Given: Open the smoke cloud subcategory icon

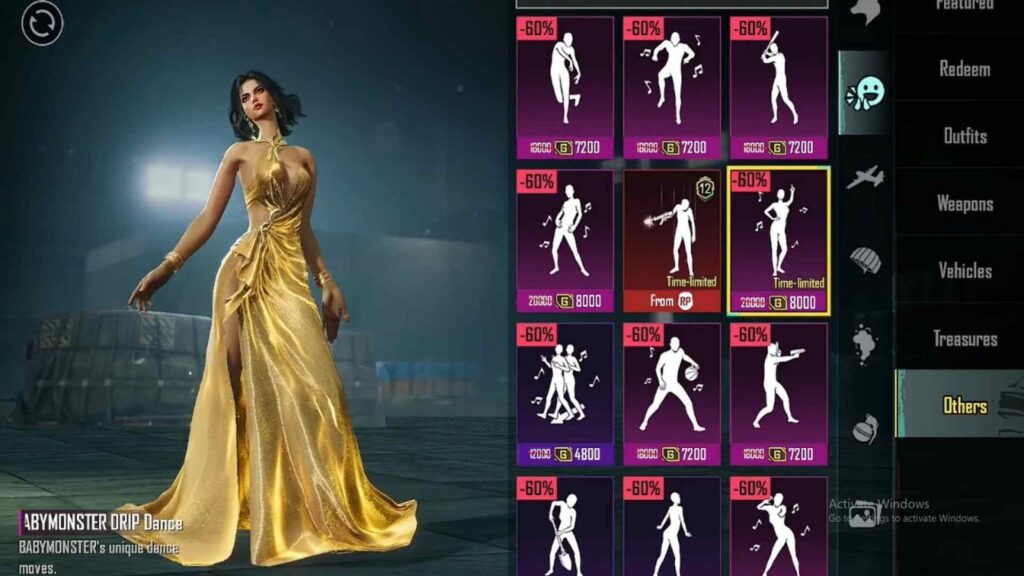Looking at the screenshot, I should [x=865, y=345].
